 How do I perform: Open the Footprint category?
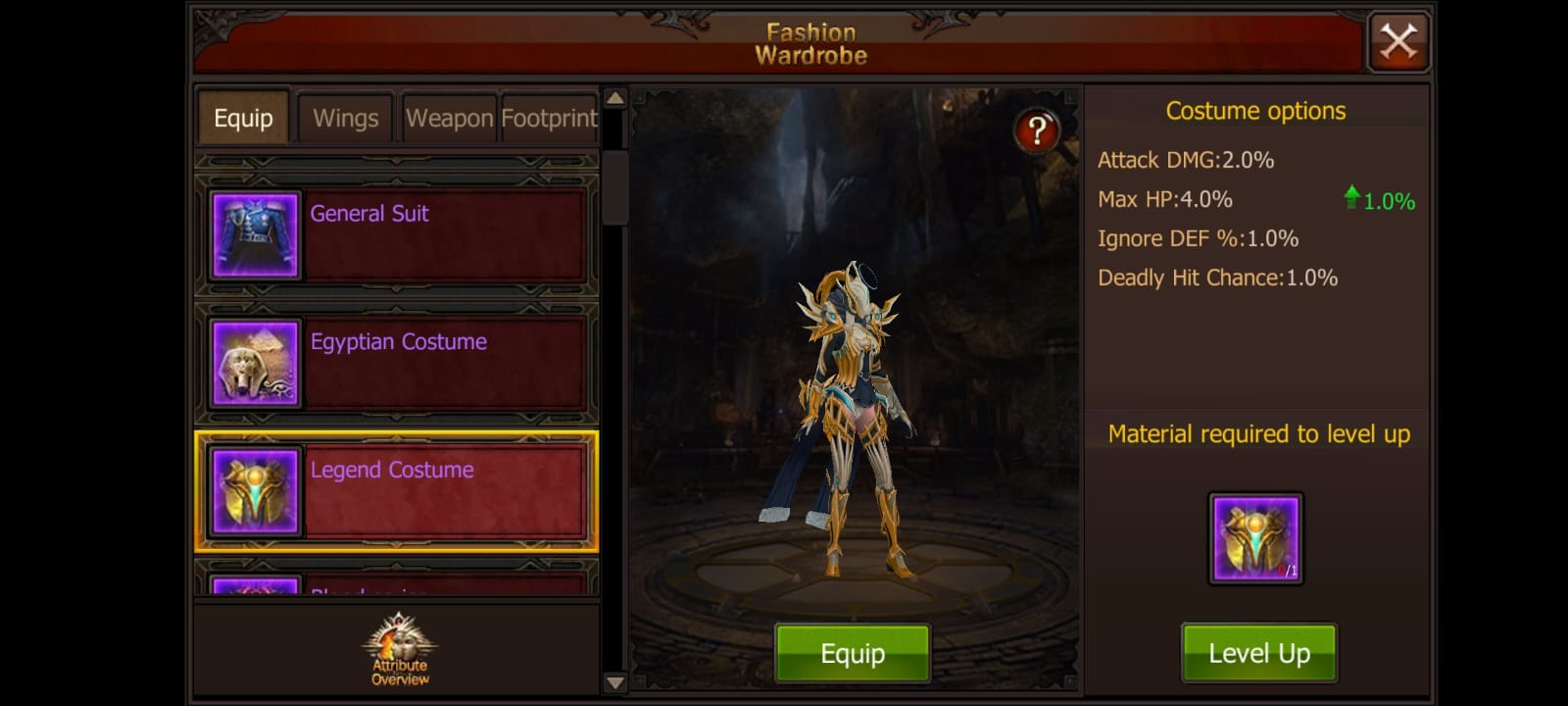point(549,118)
